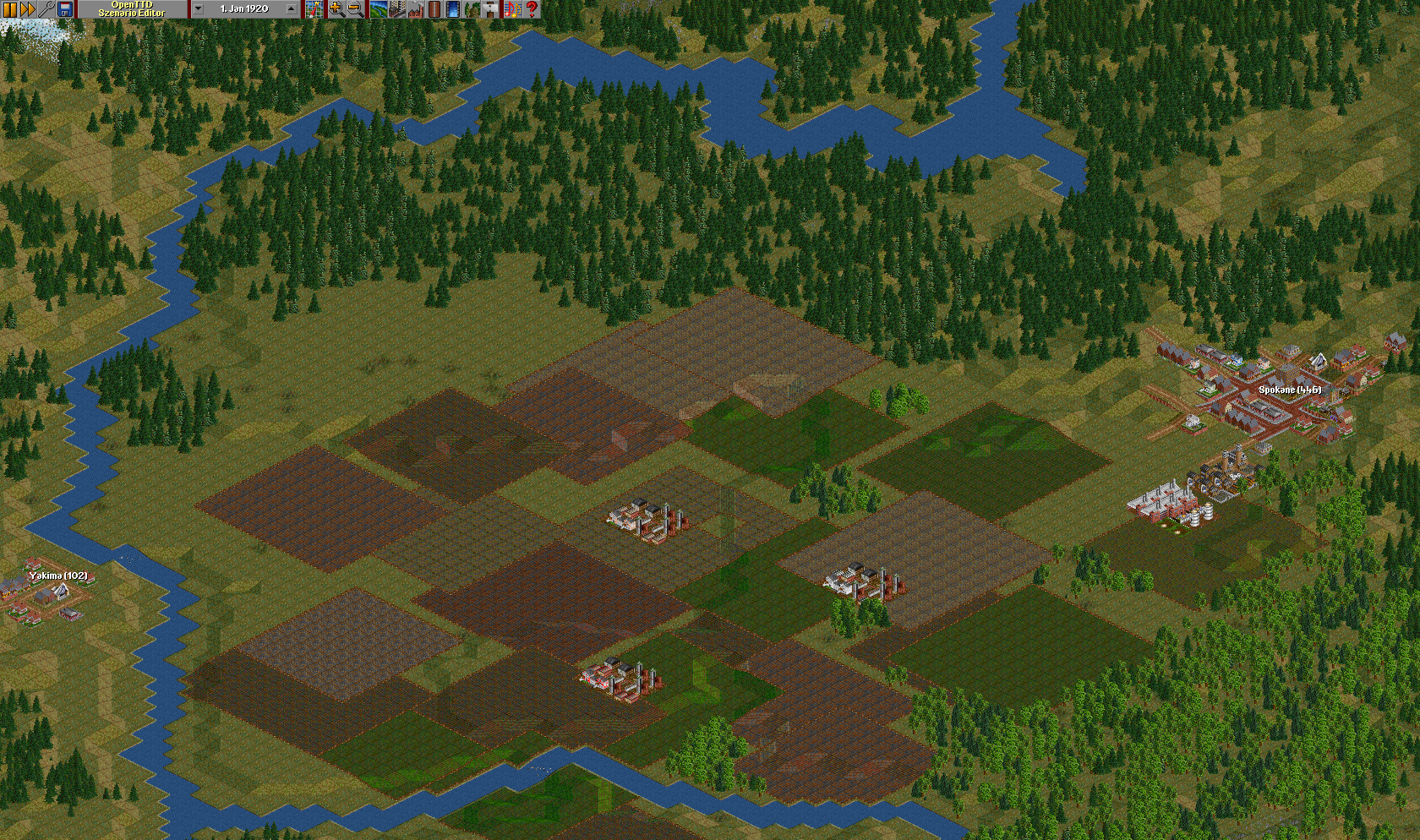
Task: Open the wrench settings menu
Action: (x=46, y=9)
